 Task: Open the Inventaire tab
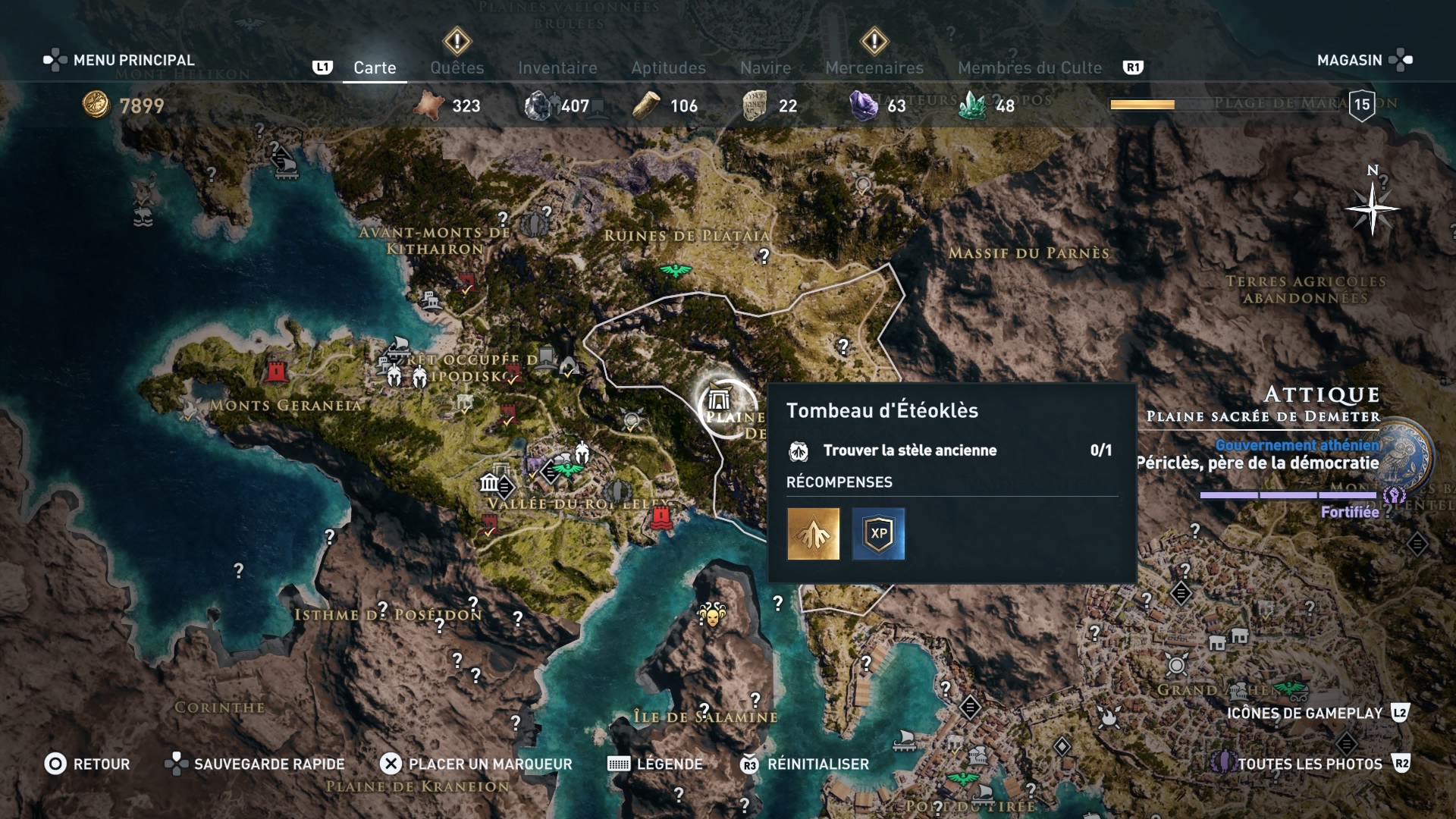pyautogui.click(x=557, y=67)
